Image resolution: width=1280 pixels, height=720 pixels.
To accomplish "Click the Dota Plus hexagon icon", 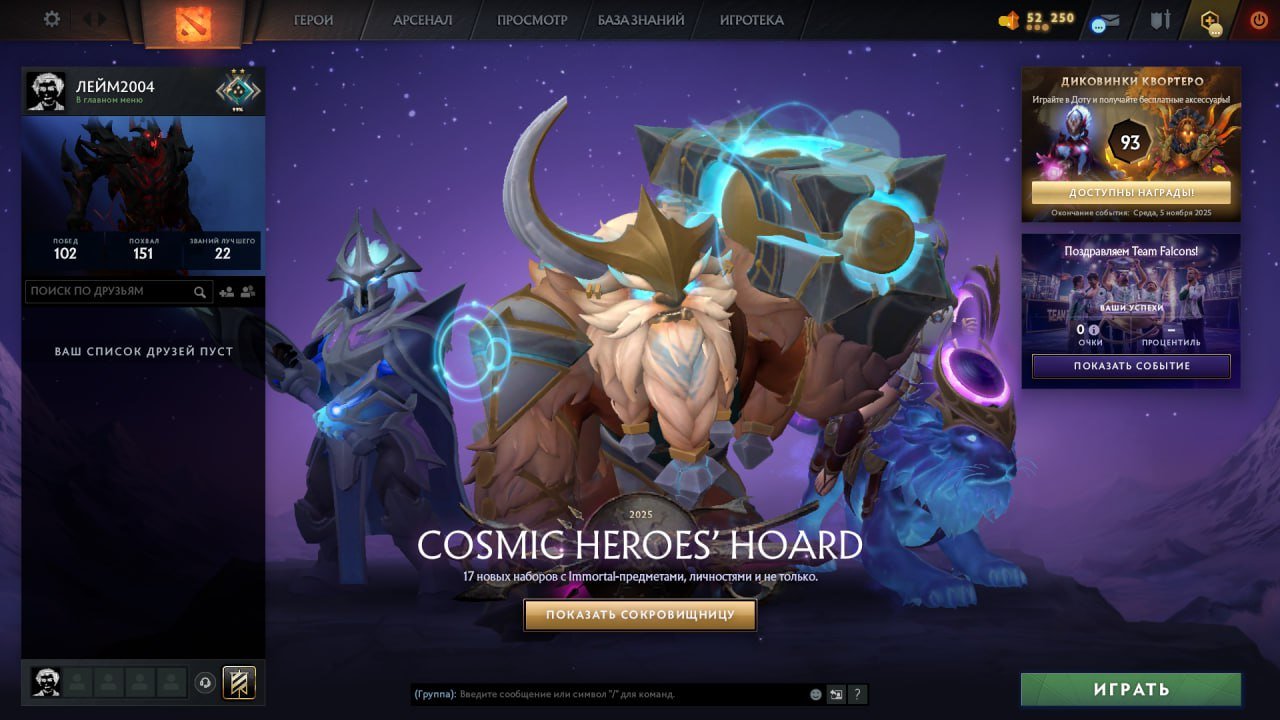I will [1208, 19].
